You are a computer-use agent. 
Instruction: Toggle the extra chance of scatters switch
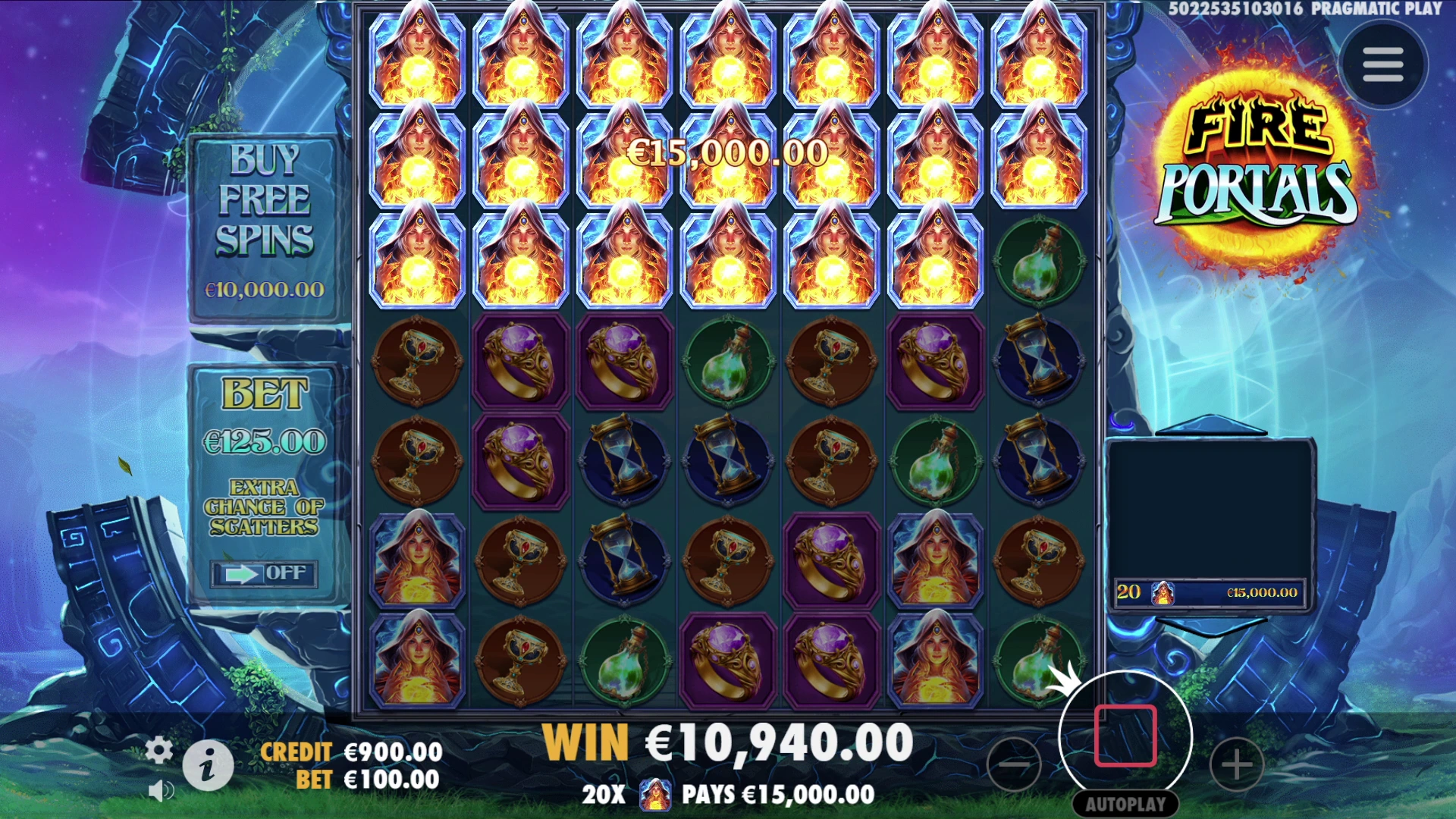tap(263, 573)
